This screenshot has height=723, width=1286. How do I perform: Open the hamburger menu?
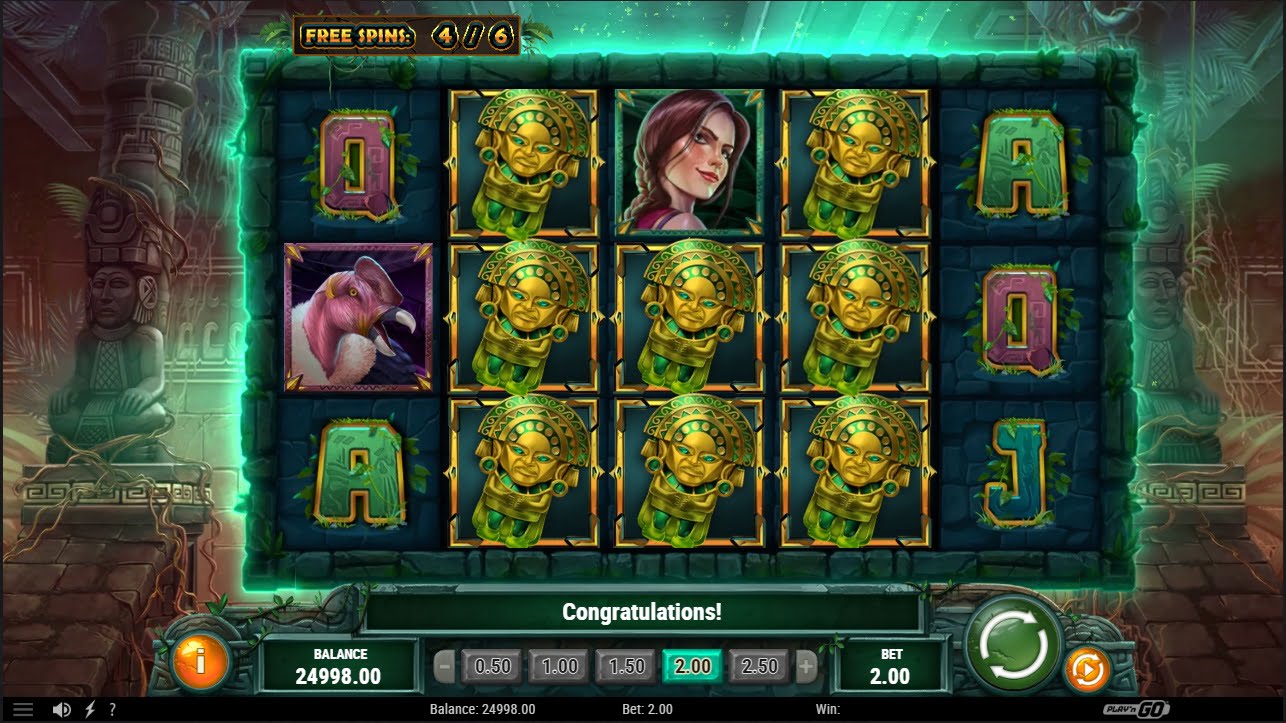click(x=22, y=709)
